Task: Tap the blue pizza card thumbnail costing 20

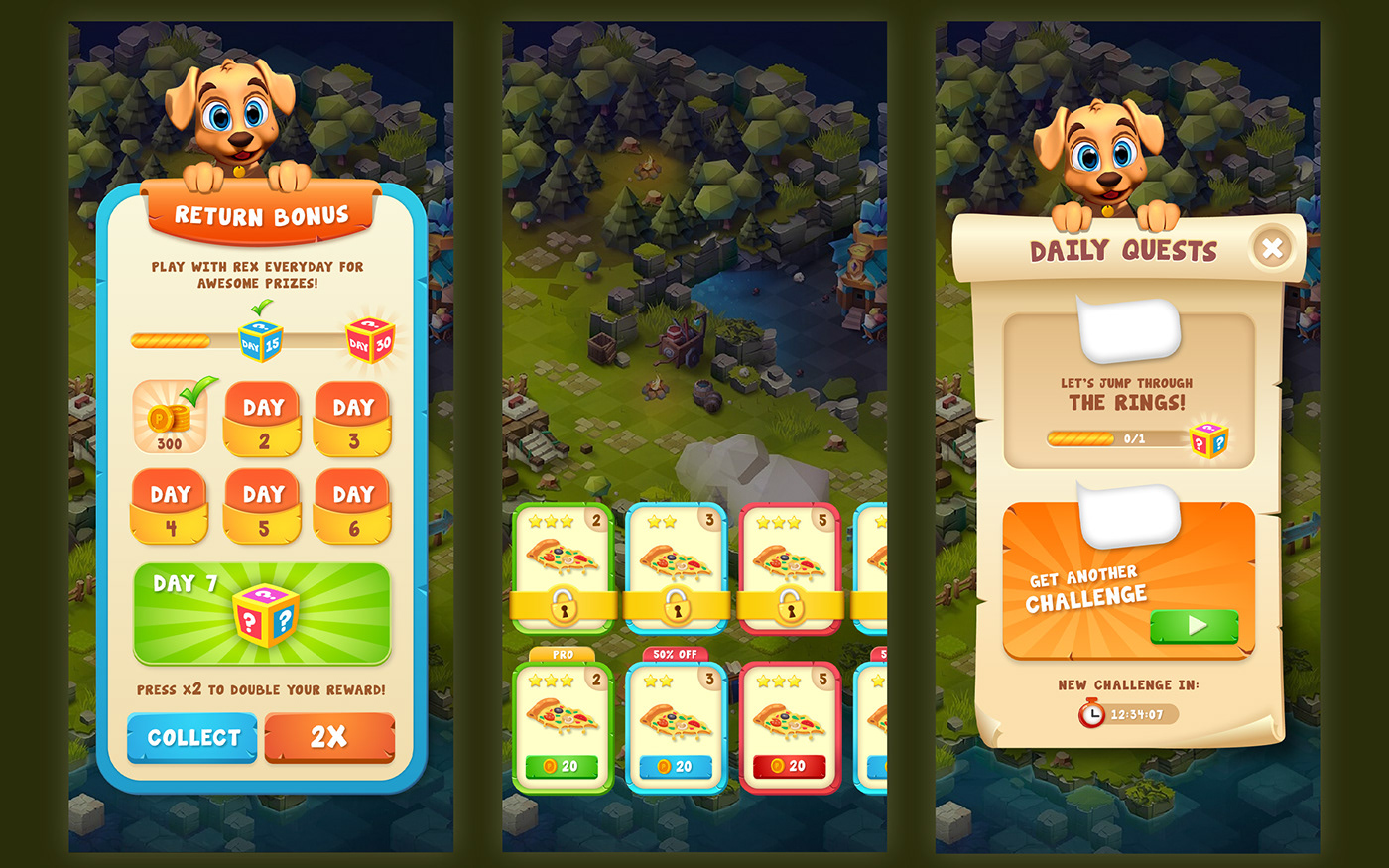Action: 676,716
